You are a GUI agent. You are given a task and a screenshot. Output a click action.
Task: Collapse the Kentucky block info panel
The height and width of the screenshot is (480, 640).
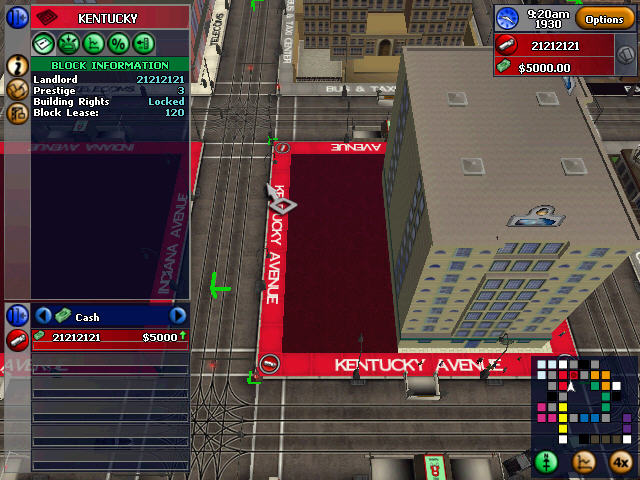pyautogui.click(x=17, y=17)
